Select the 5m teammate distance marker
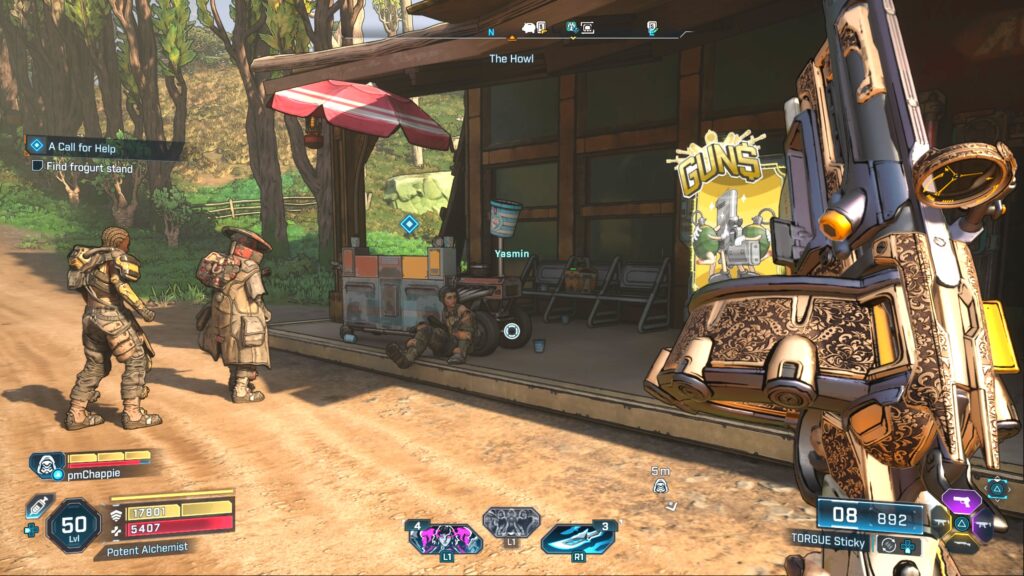This screenshot has width=1024, height=576. [x=660, y=486]
